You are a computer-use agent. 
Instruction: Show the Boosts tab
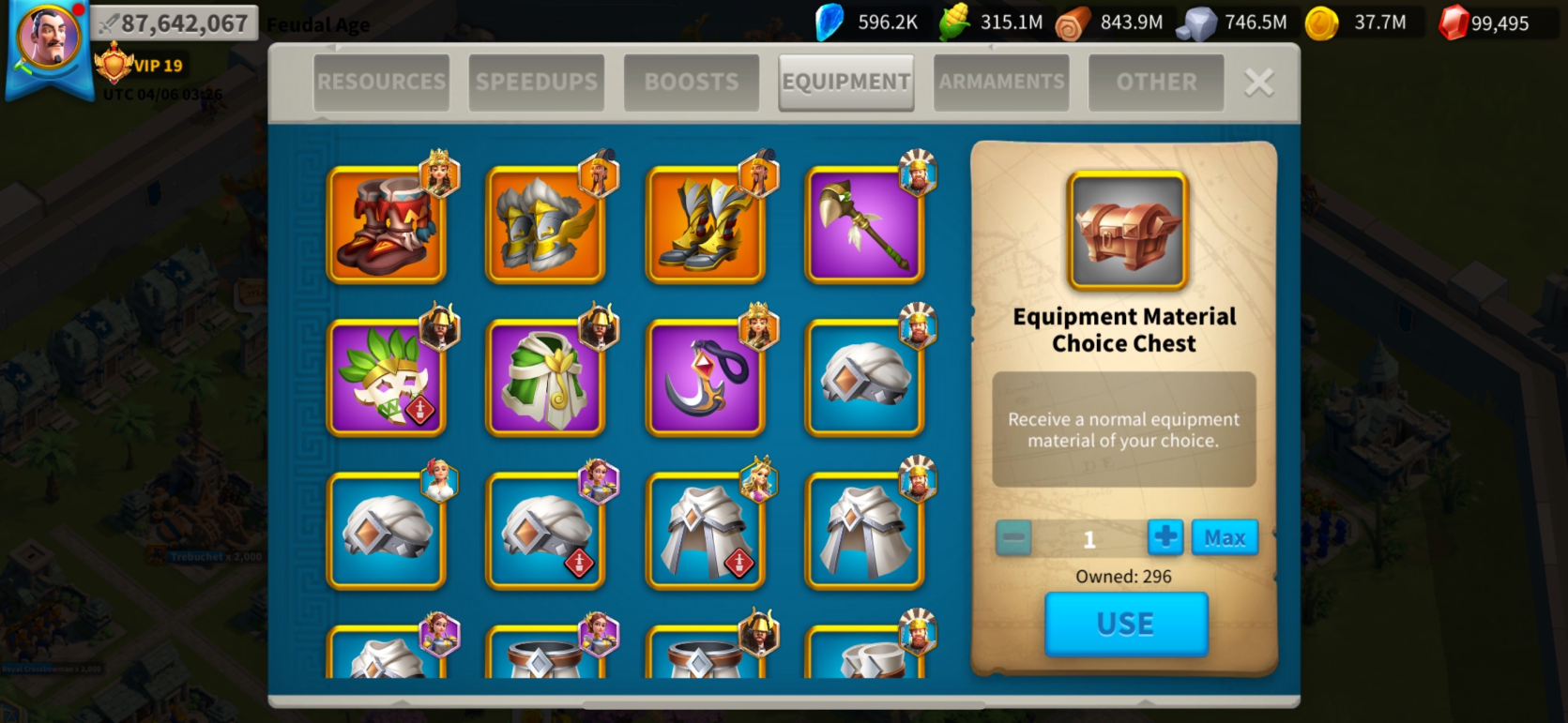(x=691, y=83)
